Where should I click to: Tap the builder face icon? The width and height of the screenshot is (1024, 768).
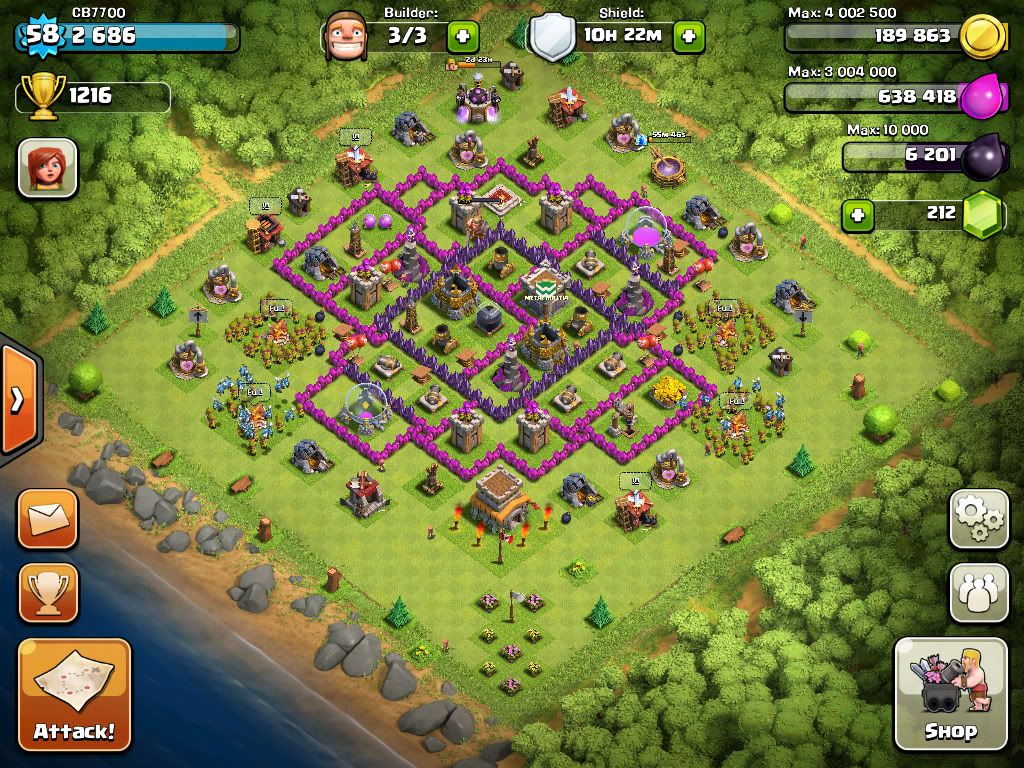pyautogui.click(x=346, y=36)
